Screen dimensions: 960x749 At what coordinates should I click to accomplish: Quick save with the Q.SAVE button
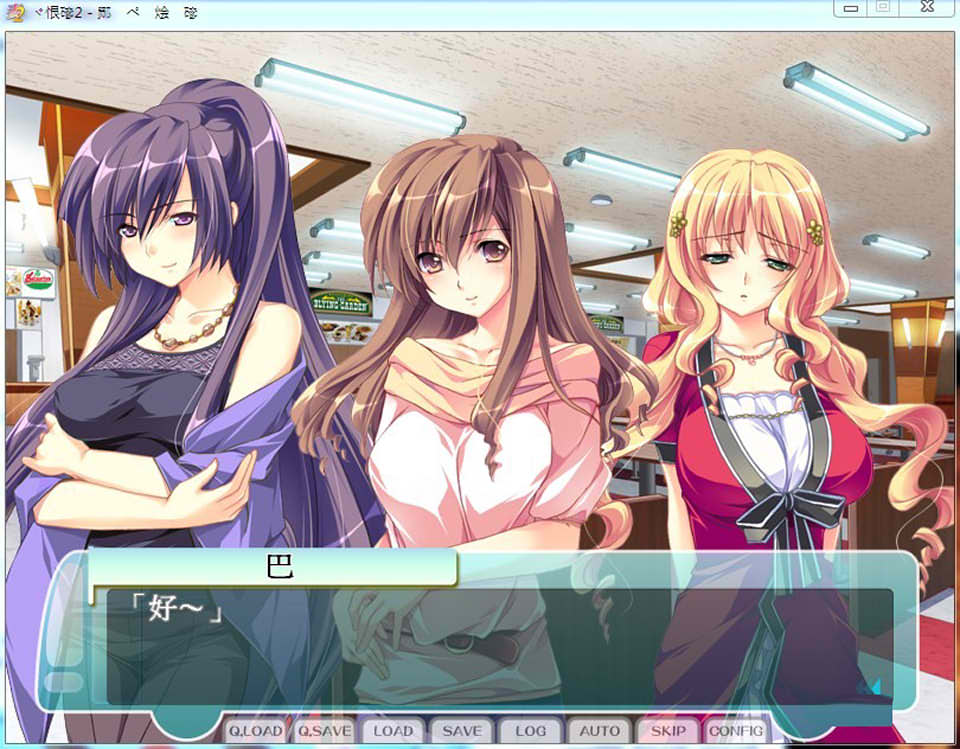click(x=324, y=731)
